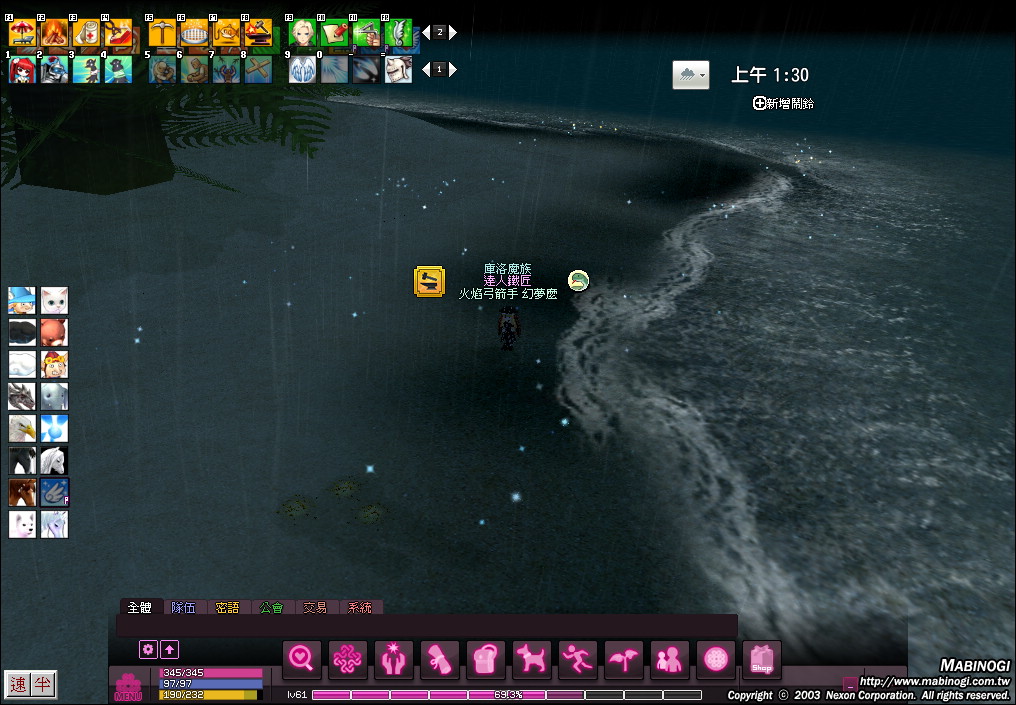This screenshot has width=1016, height=705.
Task: Open the 交易 trade chat tab
Action: [x=315, y=607]
